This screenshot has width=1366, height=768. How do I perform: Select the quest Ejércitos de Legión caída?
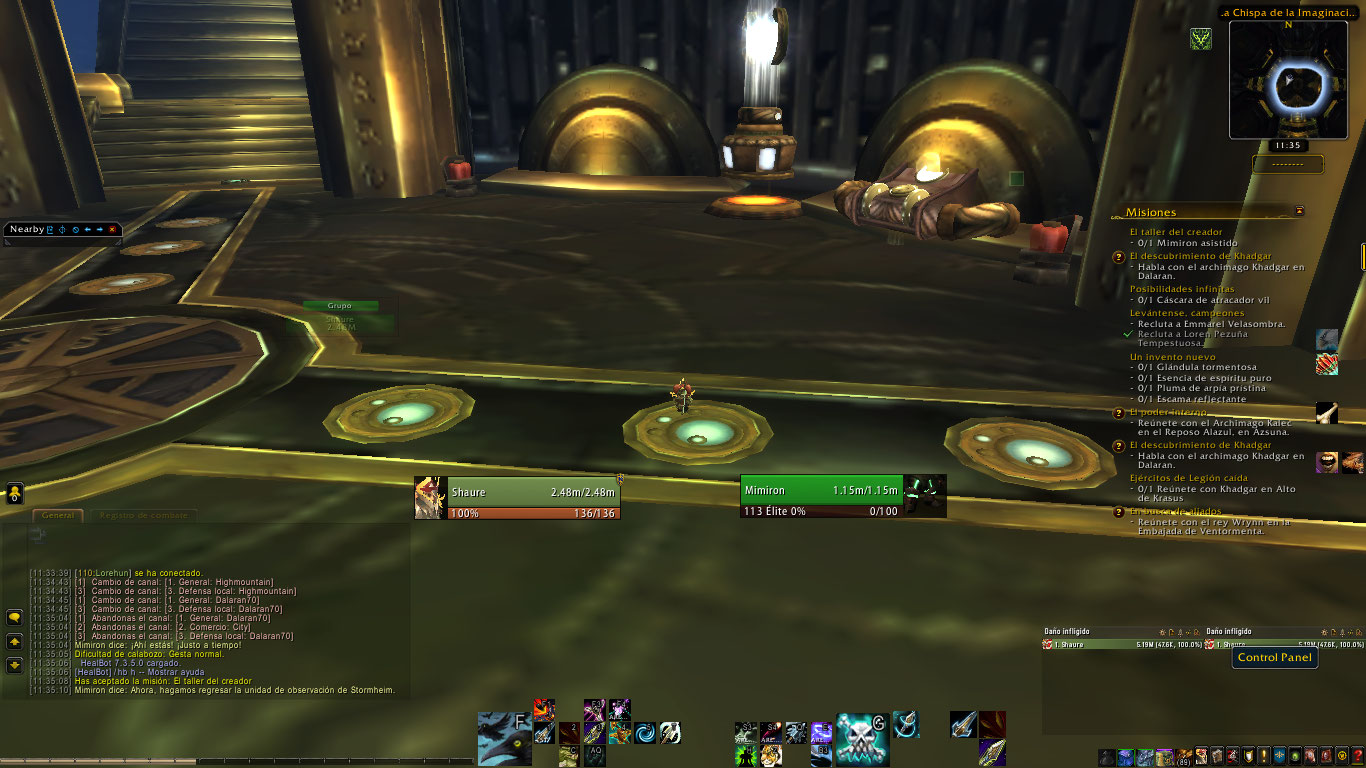[x=1189, y=478]
